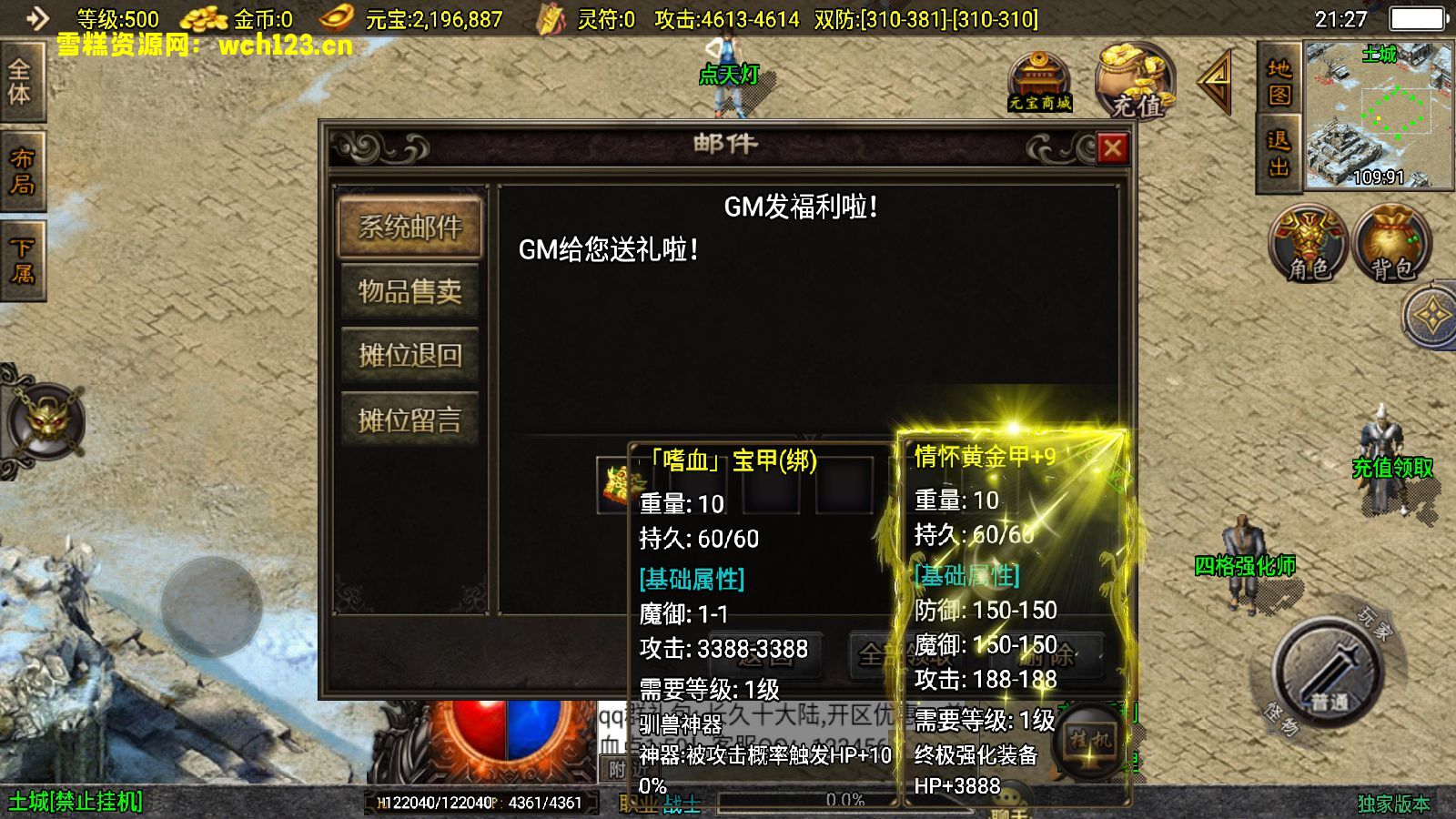Select the 摊位留言 tab in mail window
Viewport: 1456px width, 819px height.
[409, 419]
